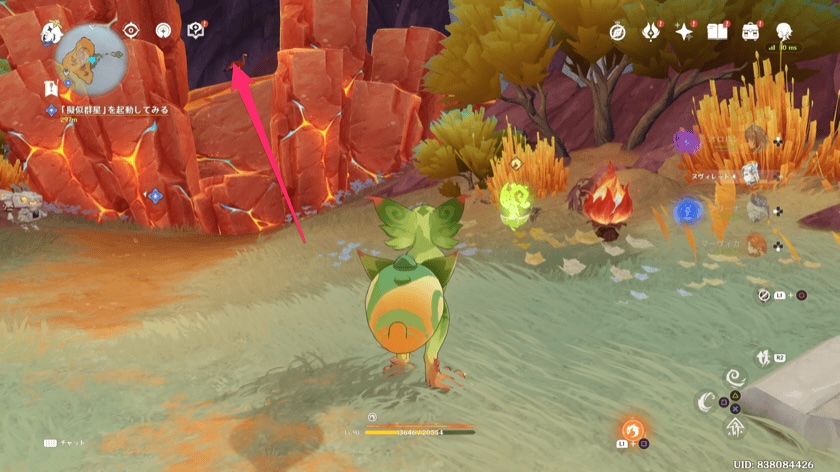
Task: Open the チャット chat box
Action: point(69,443)
